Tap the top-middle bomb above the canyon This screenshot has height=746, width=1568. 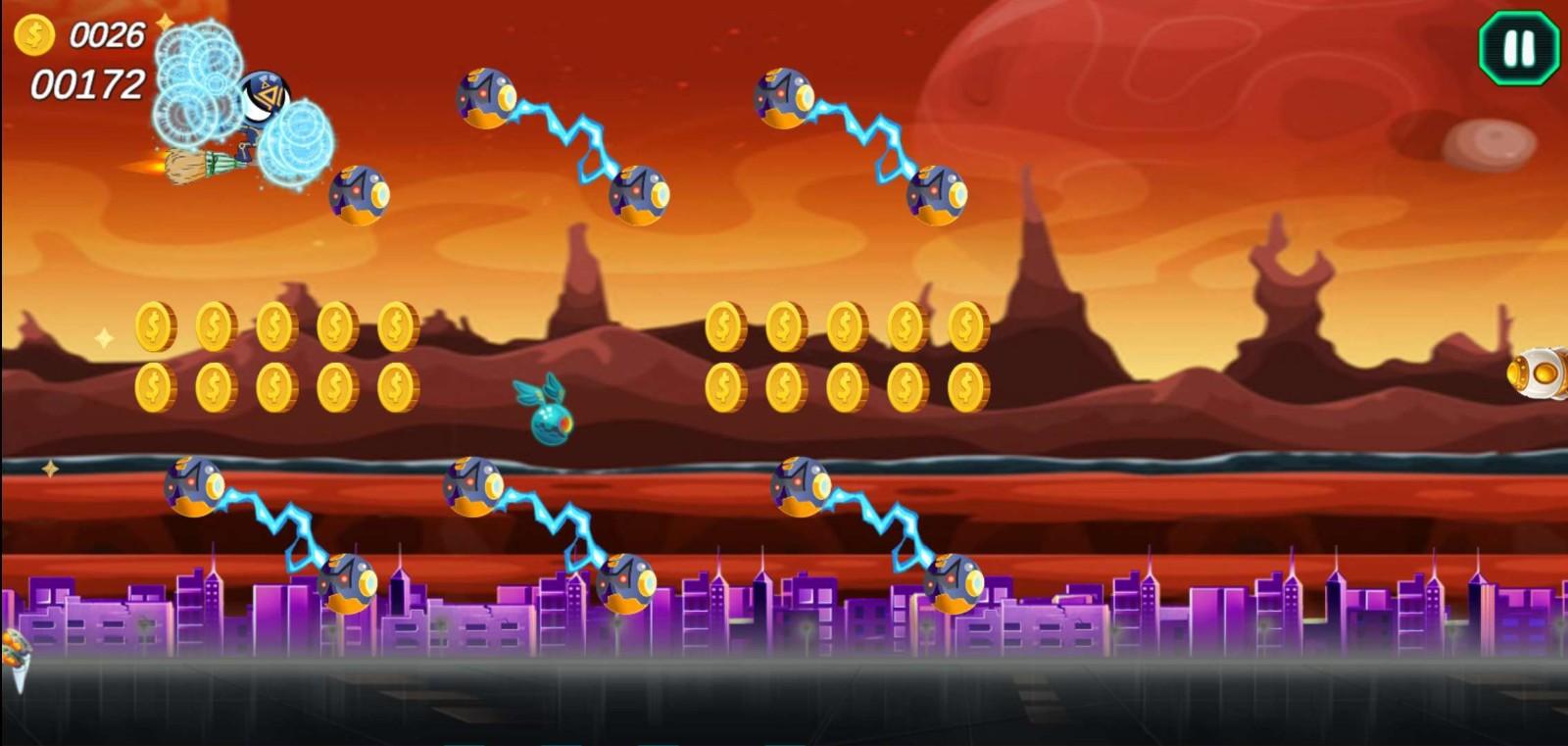tap(487, 98)
